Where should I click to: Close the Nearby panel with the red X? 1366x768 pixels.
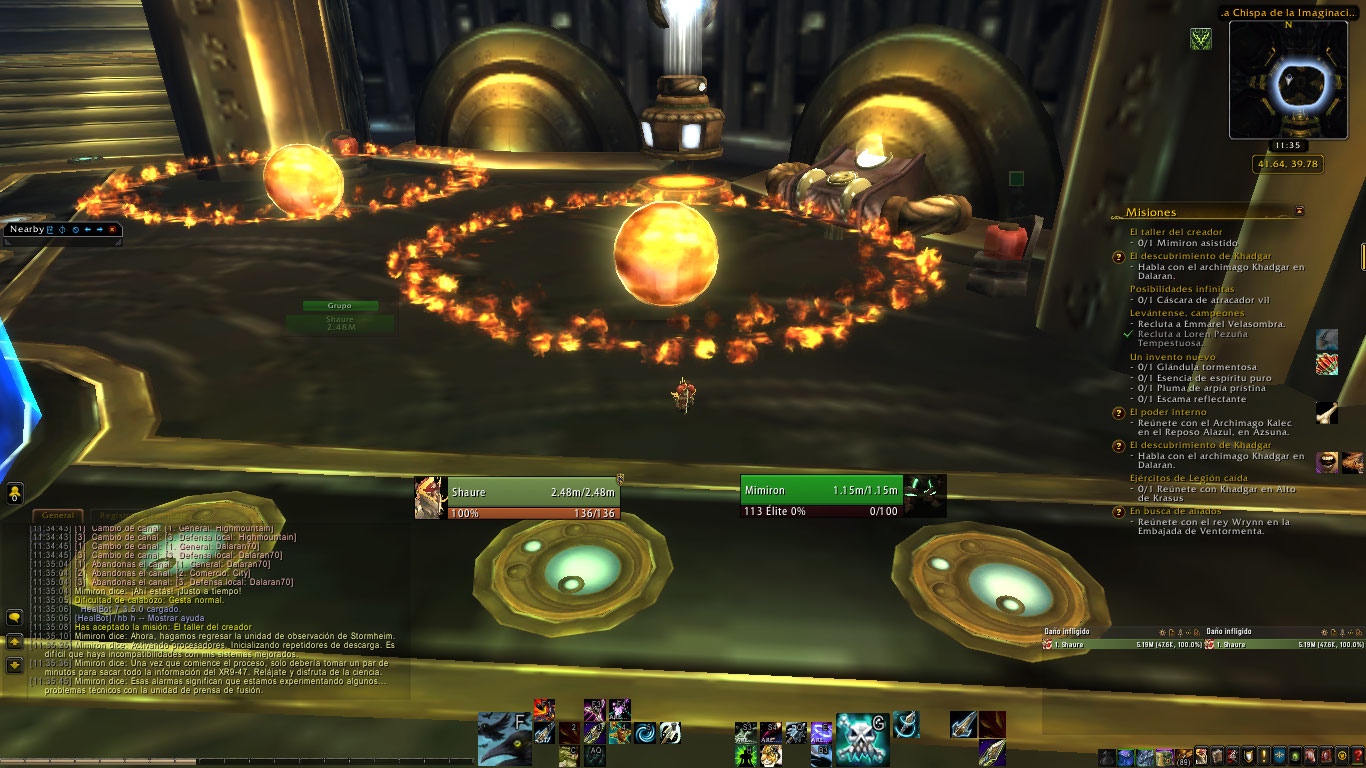point(112,229)
